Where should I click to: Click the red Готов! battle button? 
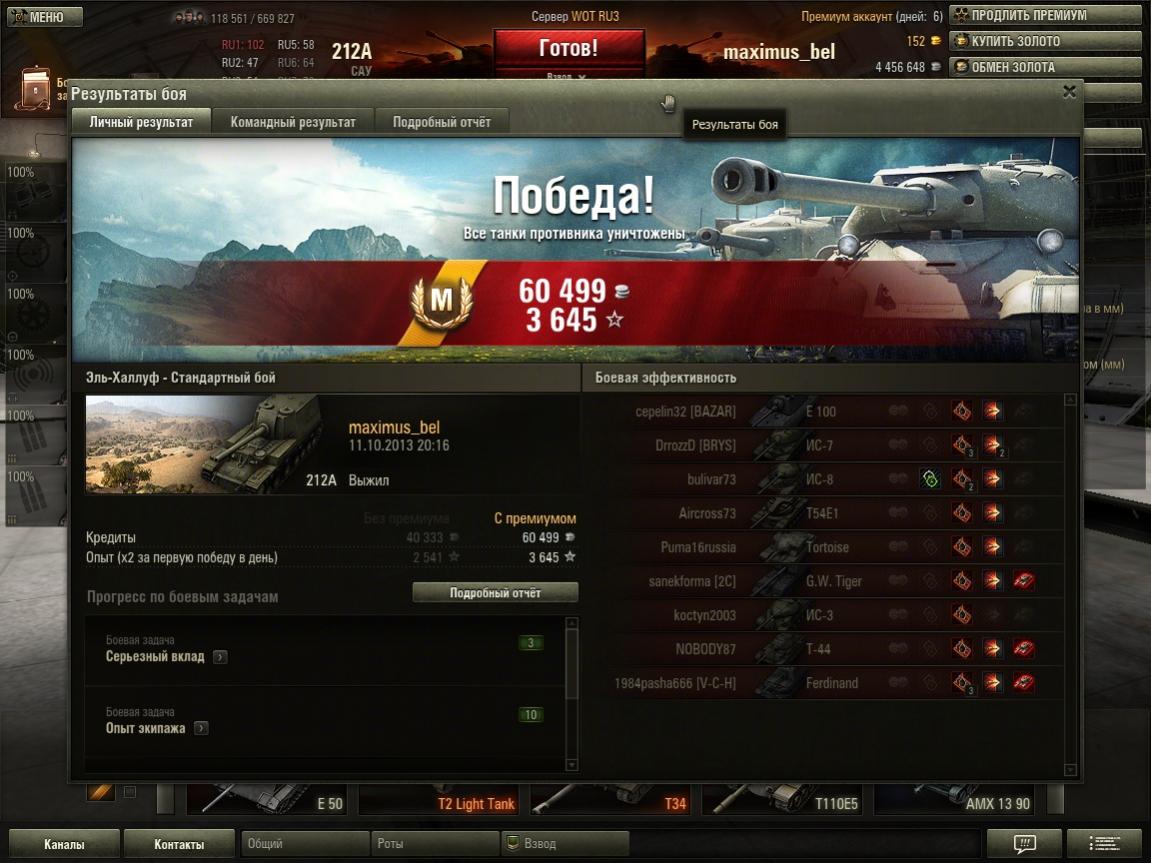[x=568, y=48]
